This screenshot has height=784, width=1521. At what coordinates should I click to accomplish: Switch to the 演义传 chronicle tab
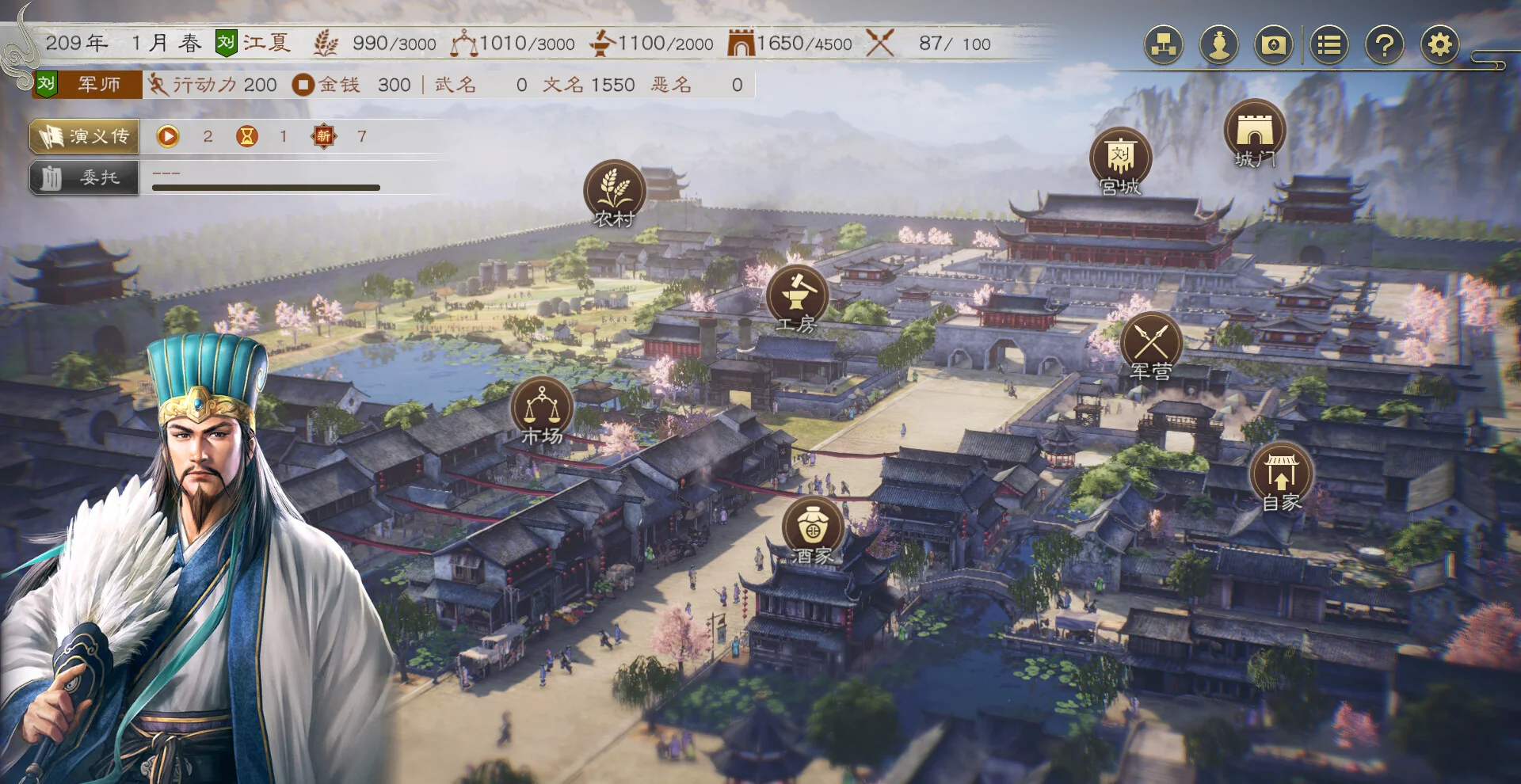point(84,136)
